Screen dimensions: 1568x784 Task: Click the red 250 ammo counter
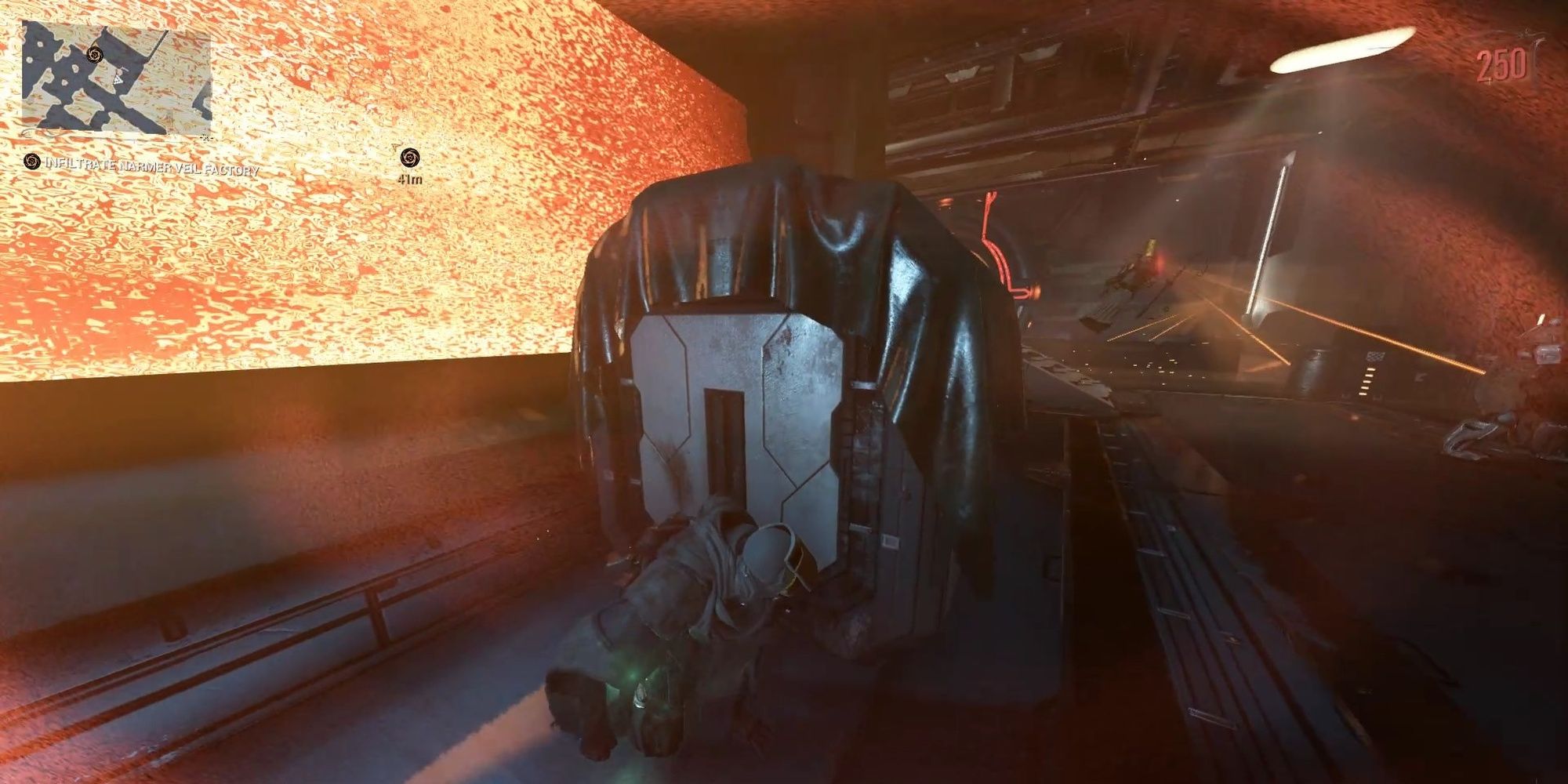click(1500, 64)
